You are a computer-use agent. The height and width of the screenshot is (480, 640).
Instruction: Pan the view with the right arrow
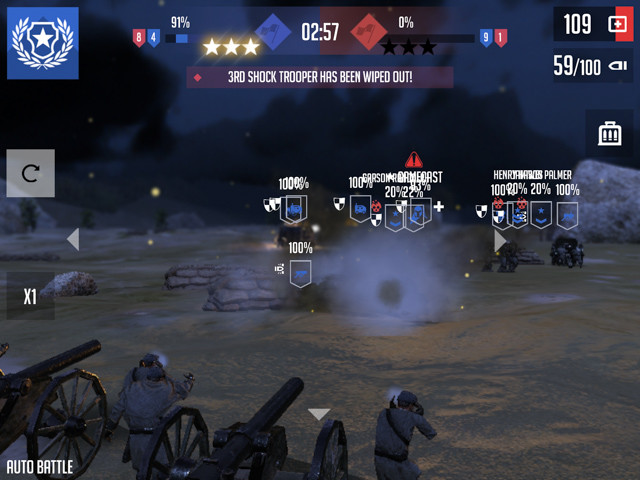click(500, 241)
